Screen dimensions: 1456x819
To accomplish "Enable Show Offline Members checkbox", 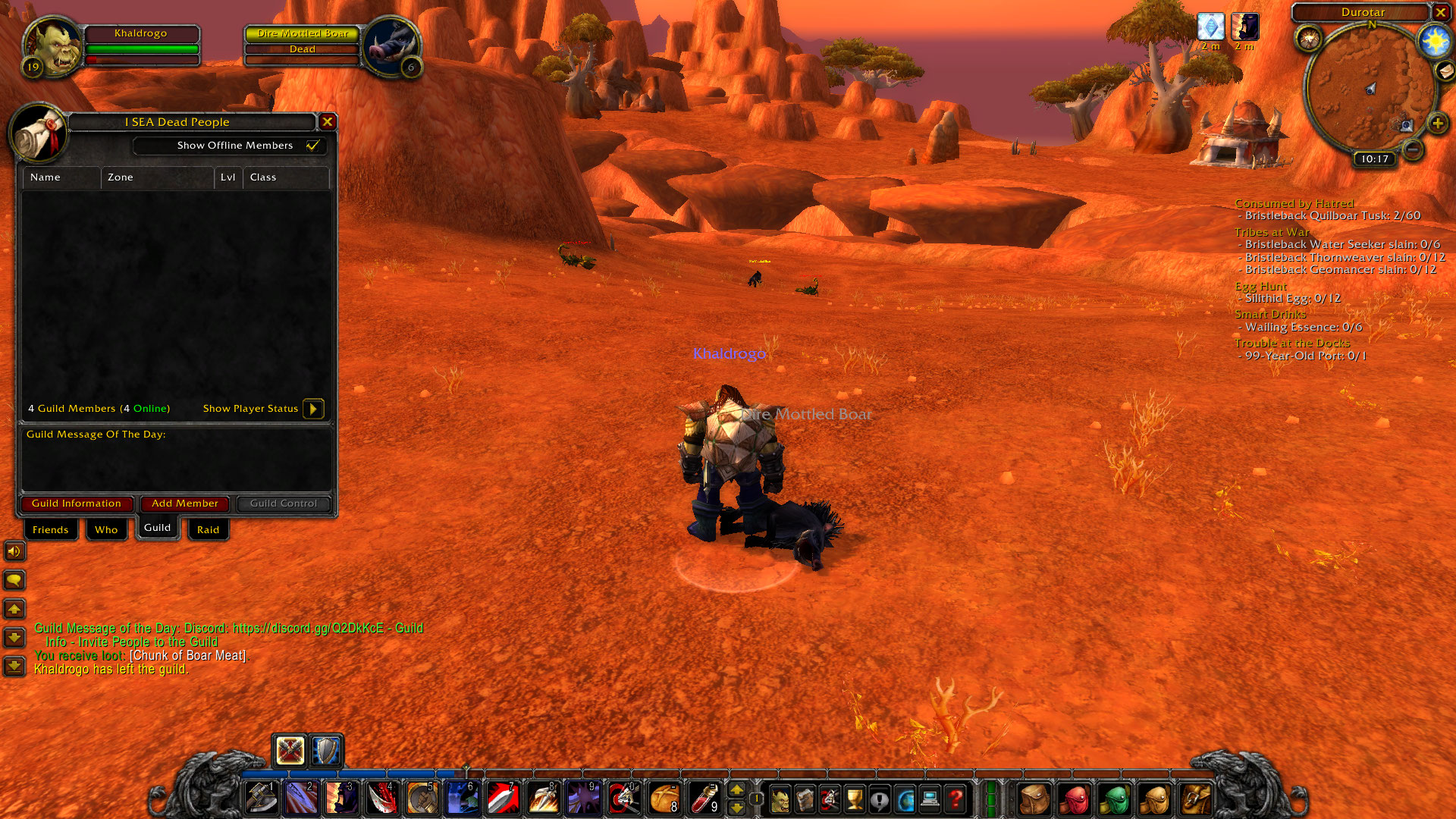I will tap(313, 146).
